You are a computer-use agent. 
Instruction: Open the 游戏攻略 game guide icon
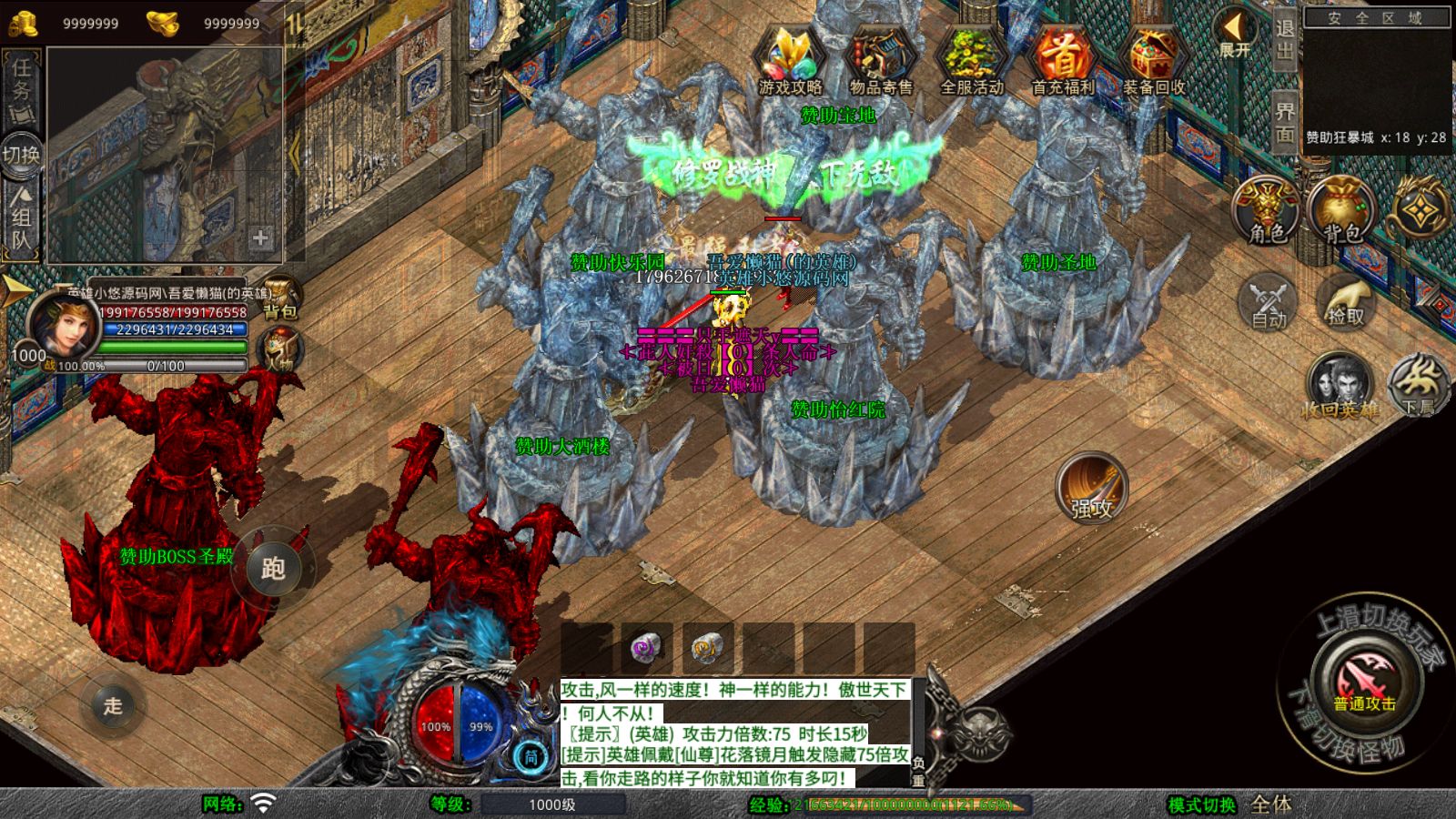[790, 61]
